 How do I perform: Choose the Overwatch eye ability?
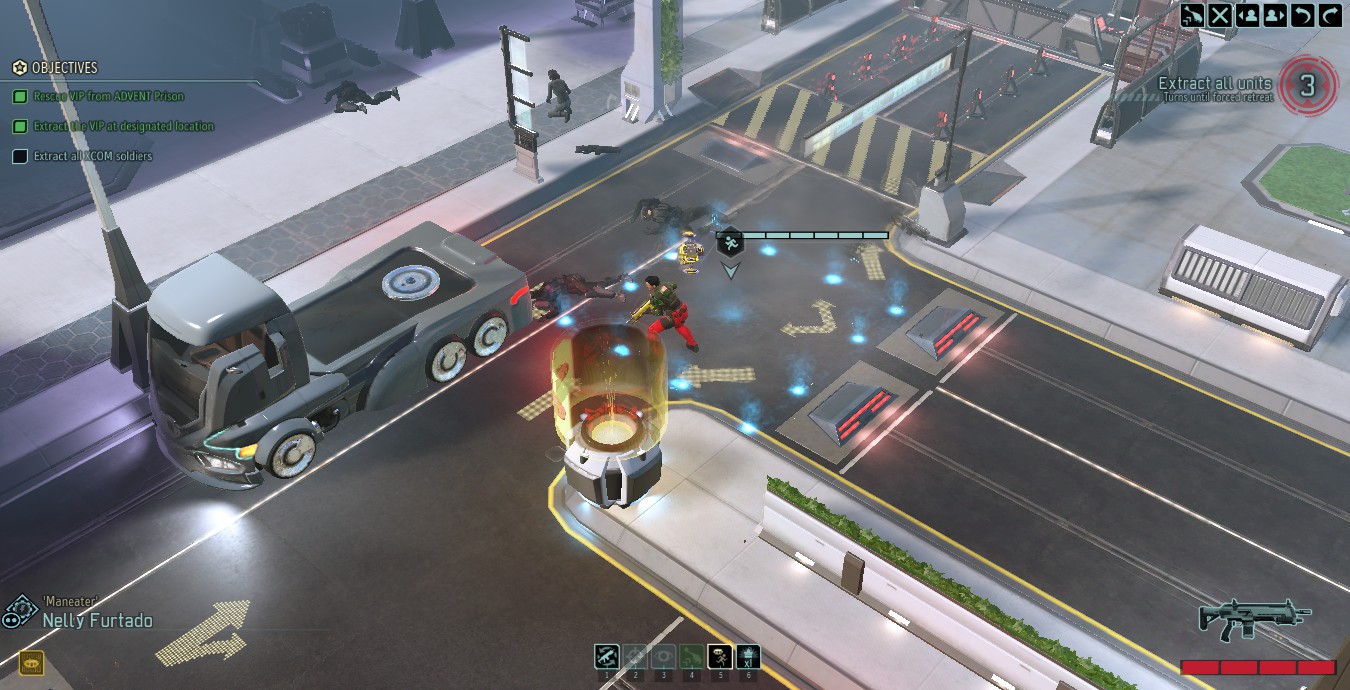click(663, 657)
